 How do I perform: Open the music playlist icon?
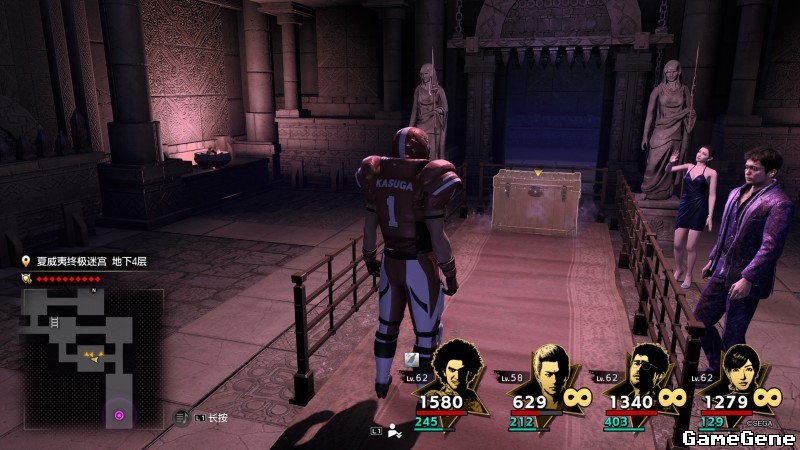182,416
